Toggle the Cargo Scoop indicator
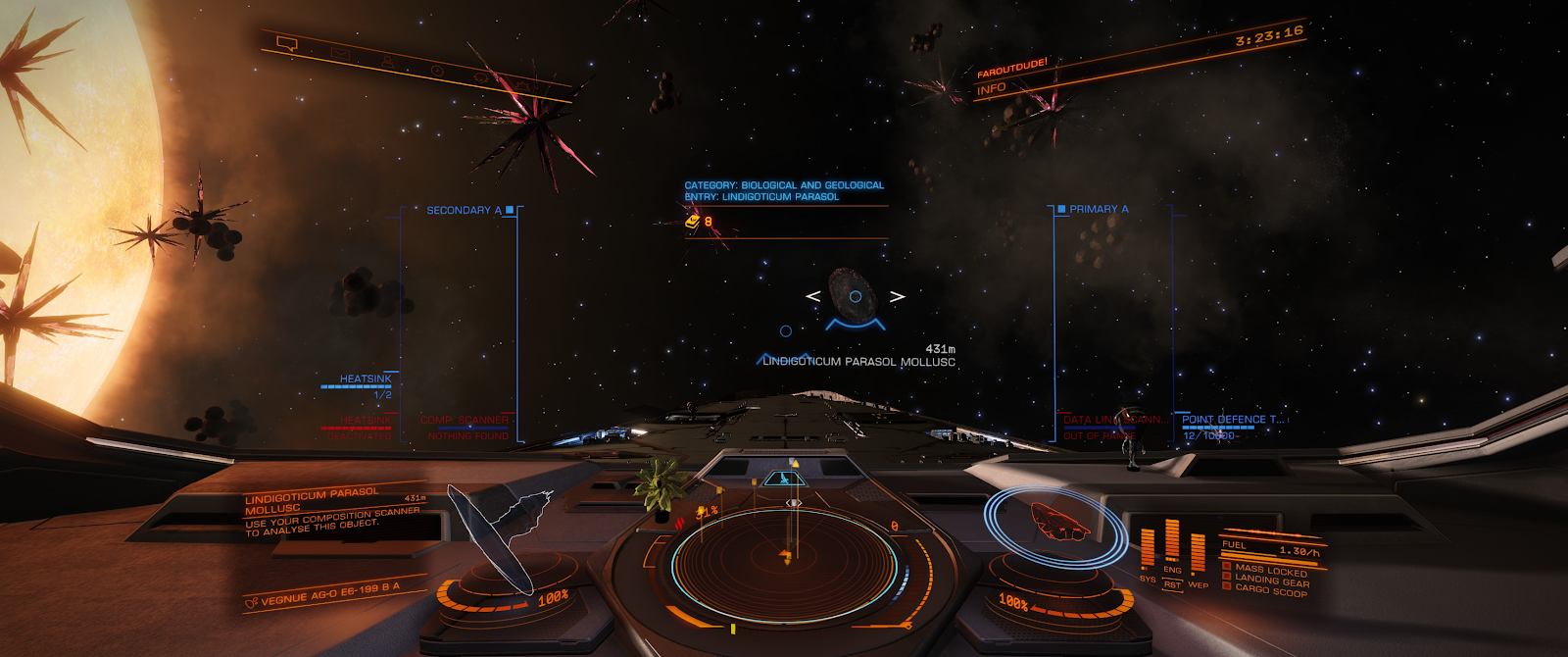1568x657 pixels. coord(1270,591)
